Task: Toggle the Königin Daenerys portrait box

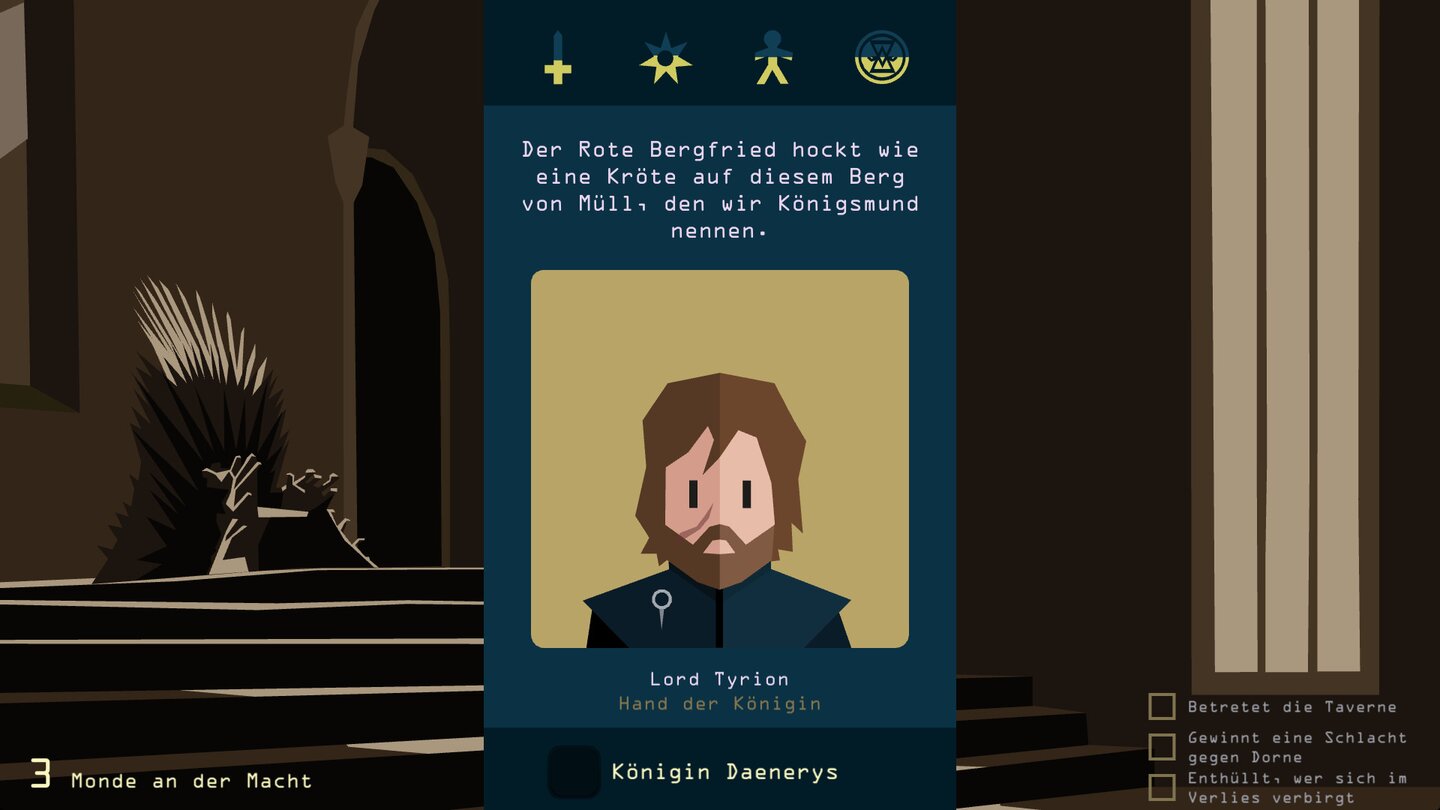Action: 575,772
